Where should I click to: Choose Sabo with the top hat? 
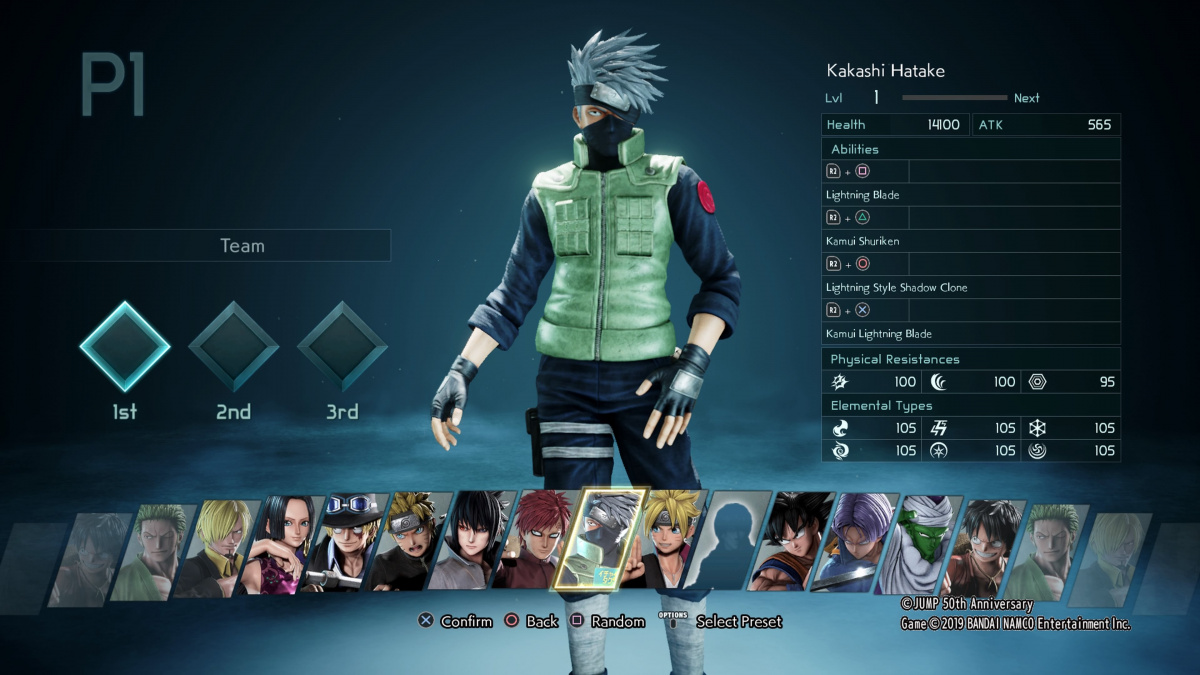347,546
